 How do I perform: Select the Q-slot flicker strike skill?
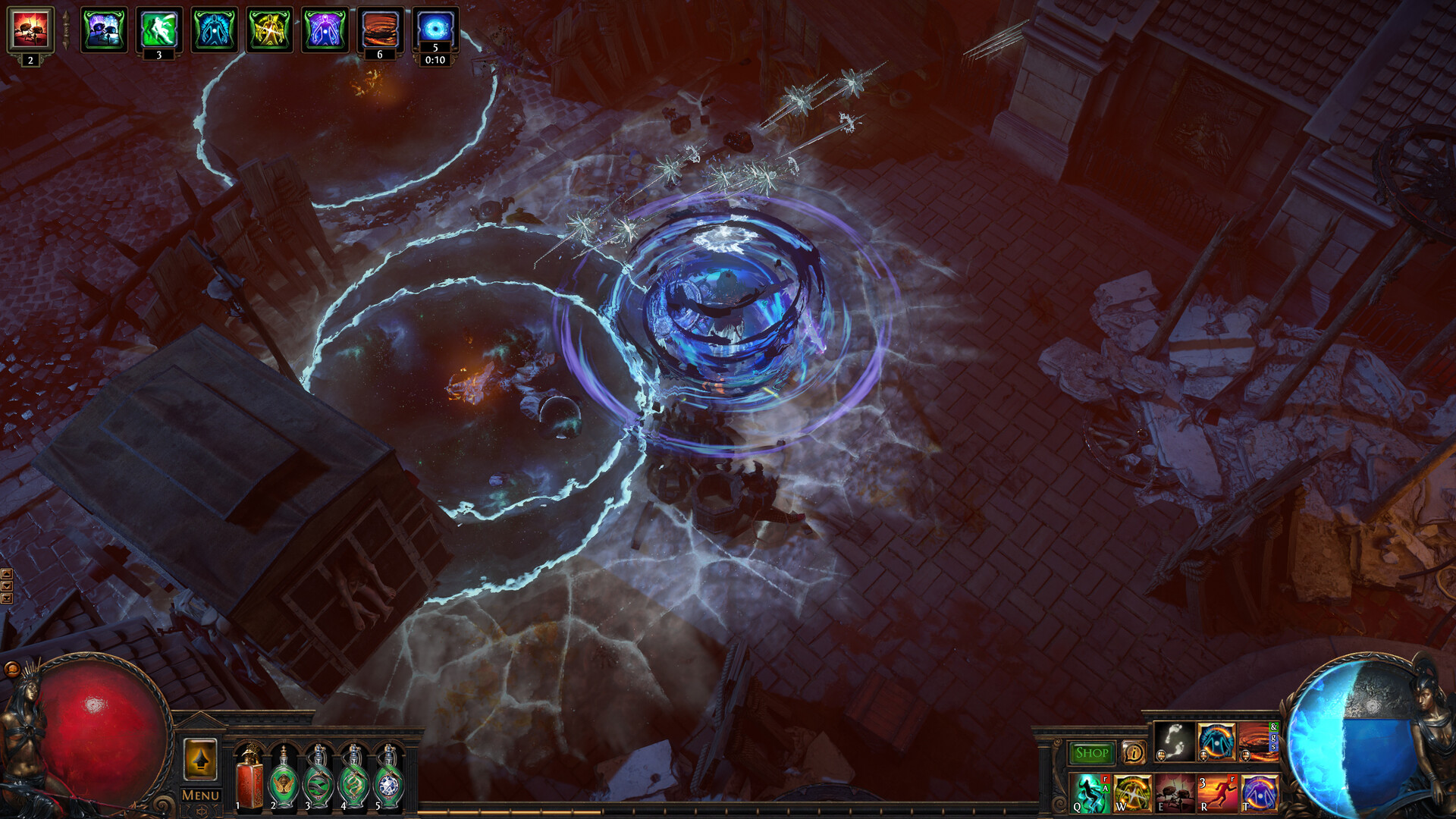(x=1088, y=792)
